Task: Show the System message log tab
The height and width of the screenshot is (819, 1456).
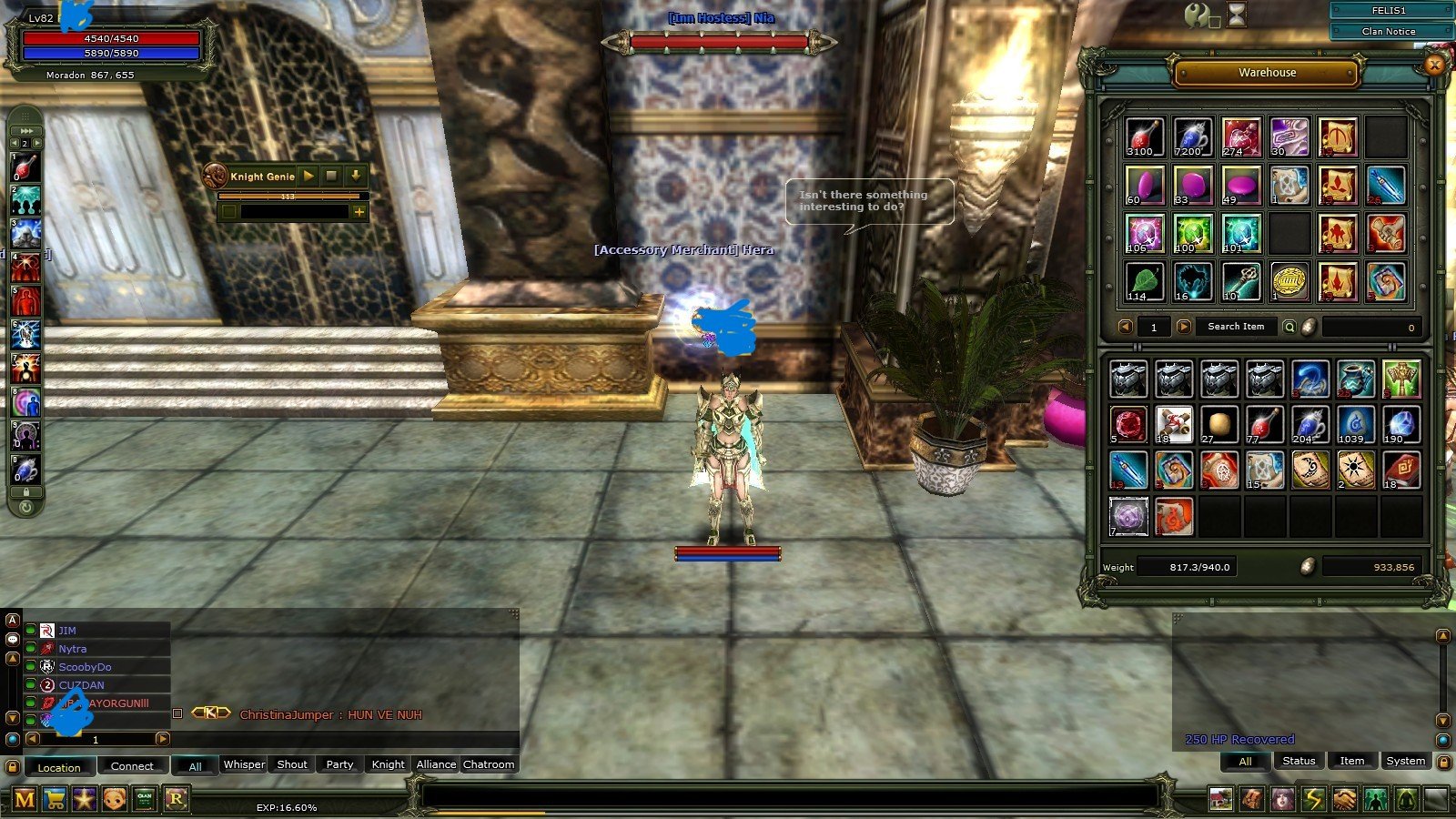Action: point(1405,762)
